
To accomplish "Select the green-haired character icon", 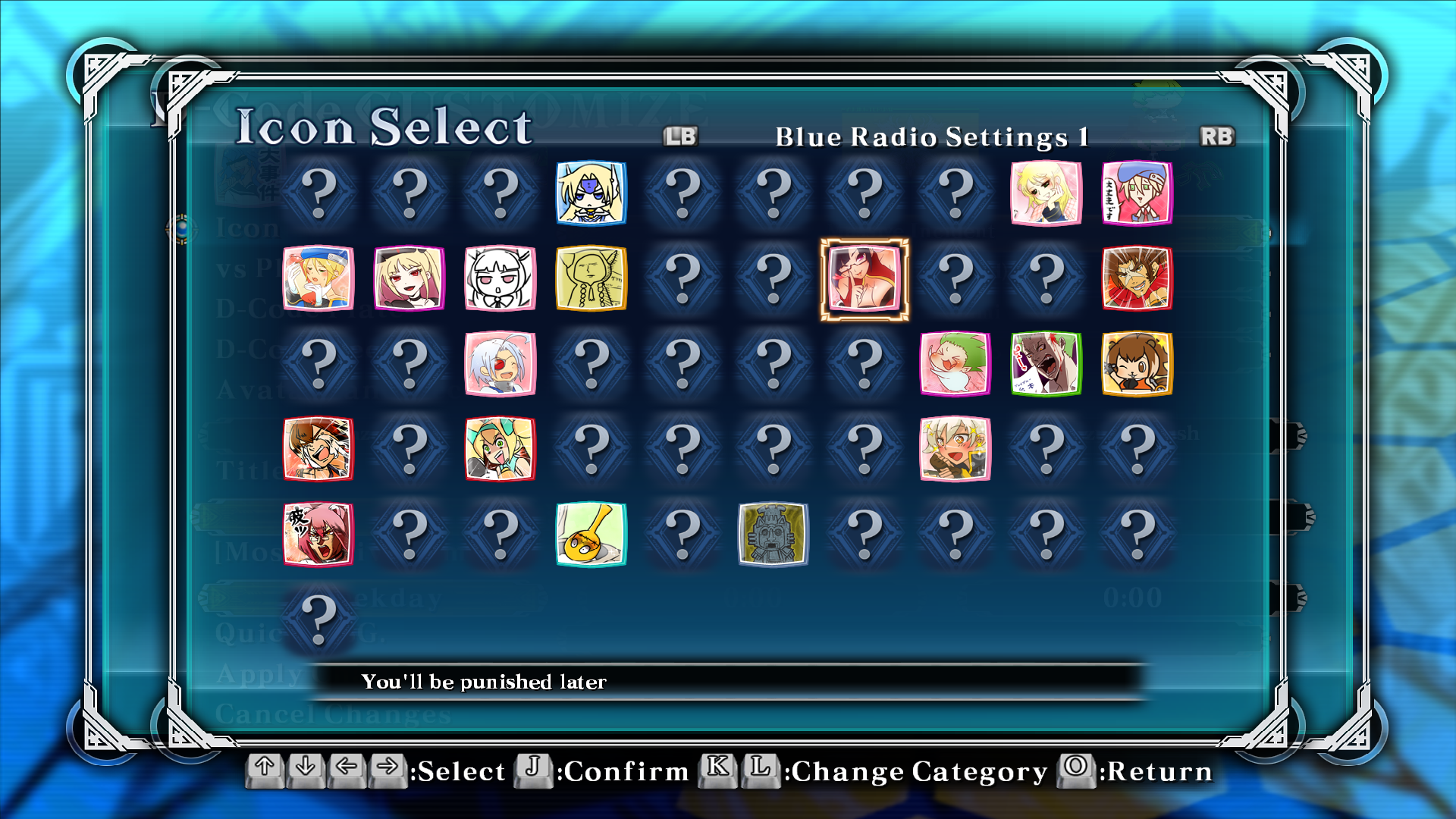I will tap(955, 364).
